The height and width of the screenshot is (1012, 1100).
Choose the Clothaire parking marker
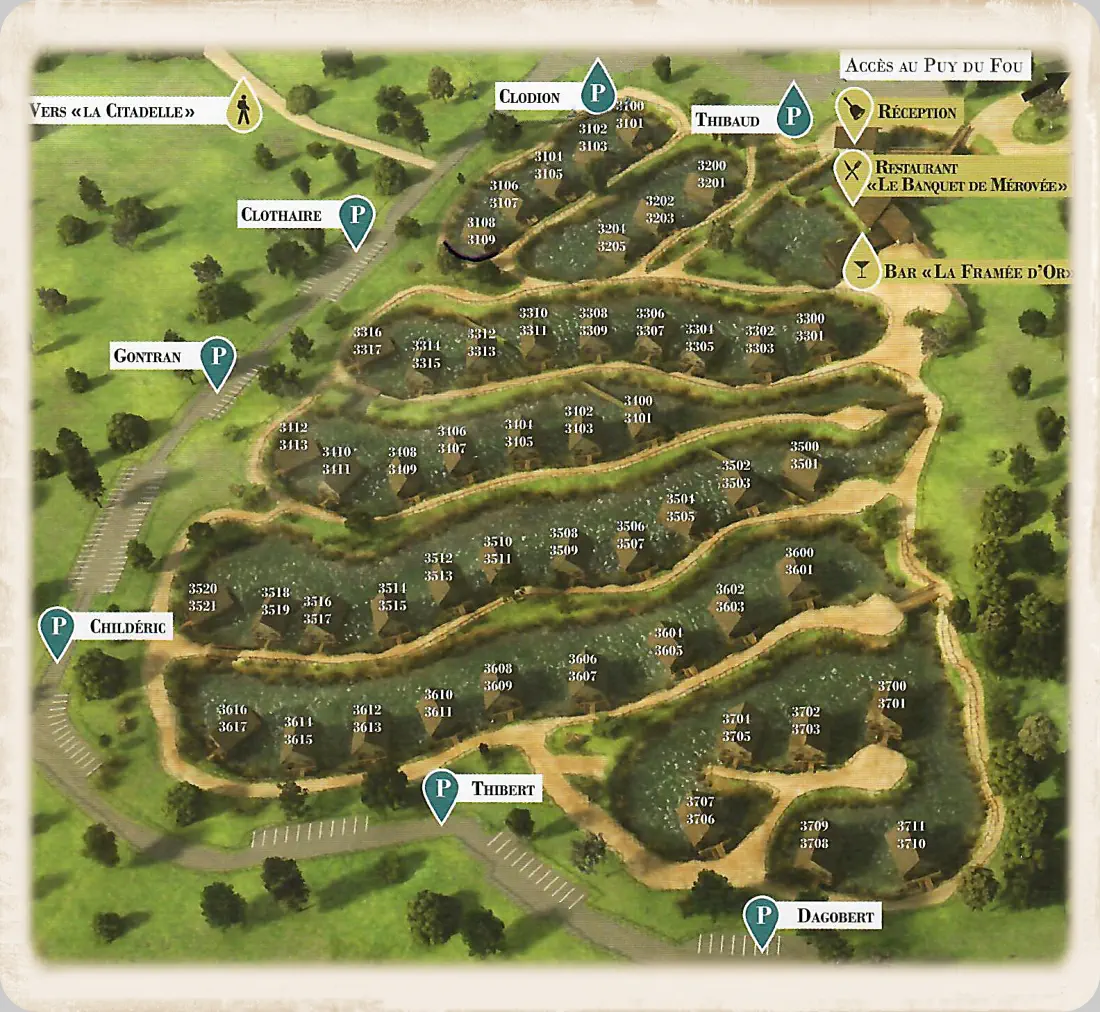pyautogui.click(x=356, y=216)
